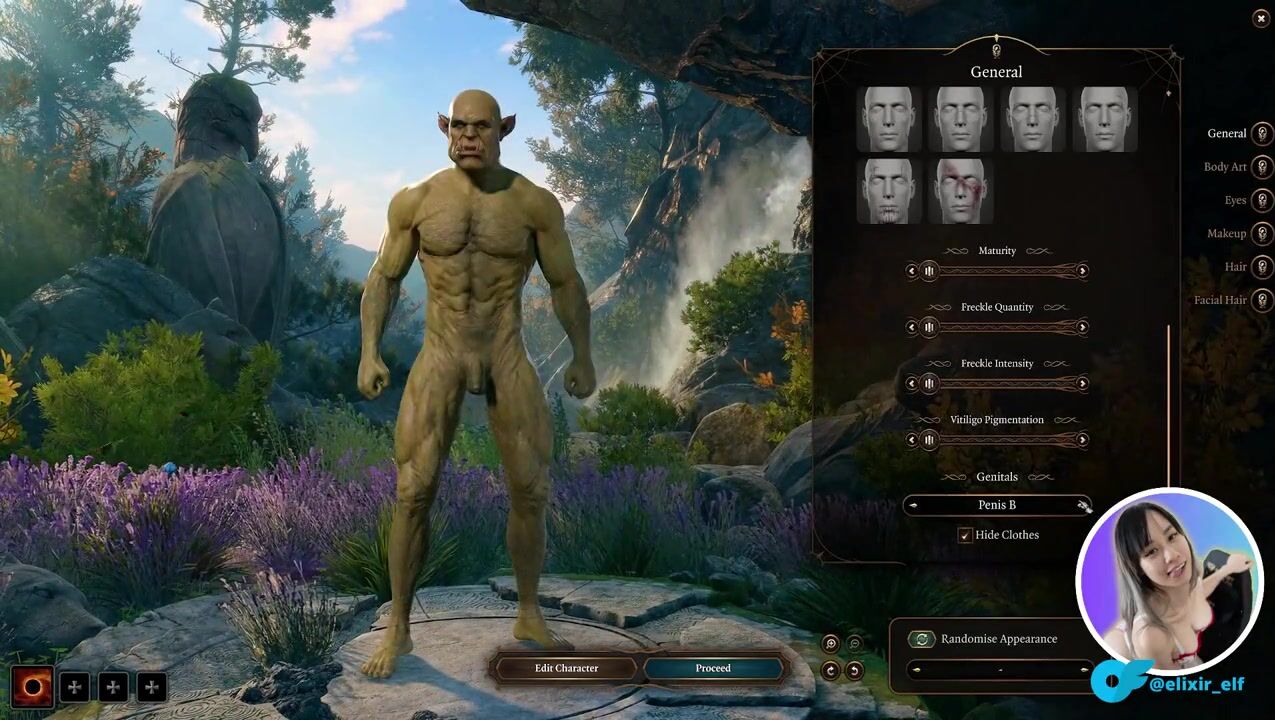Select the face thumbnail with the red scar
This screenshot has height=720, width=1275.
[x=960, y=191]
